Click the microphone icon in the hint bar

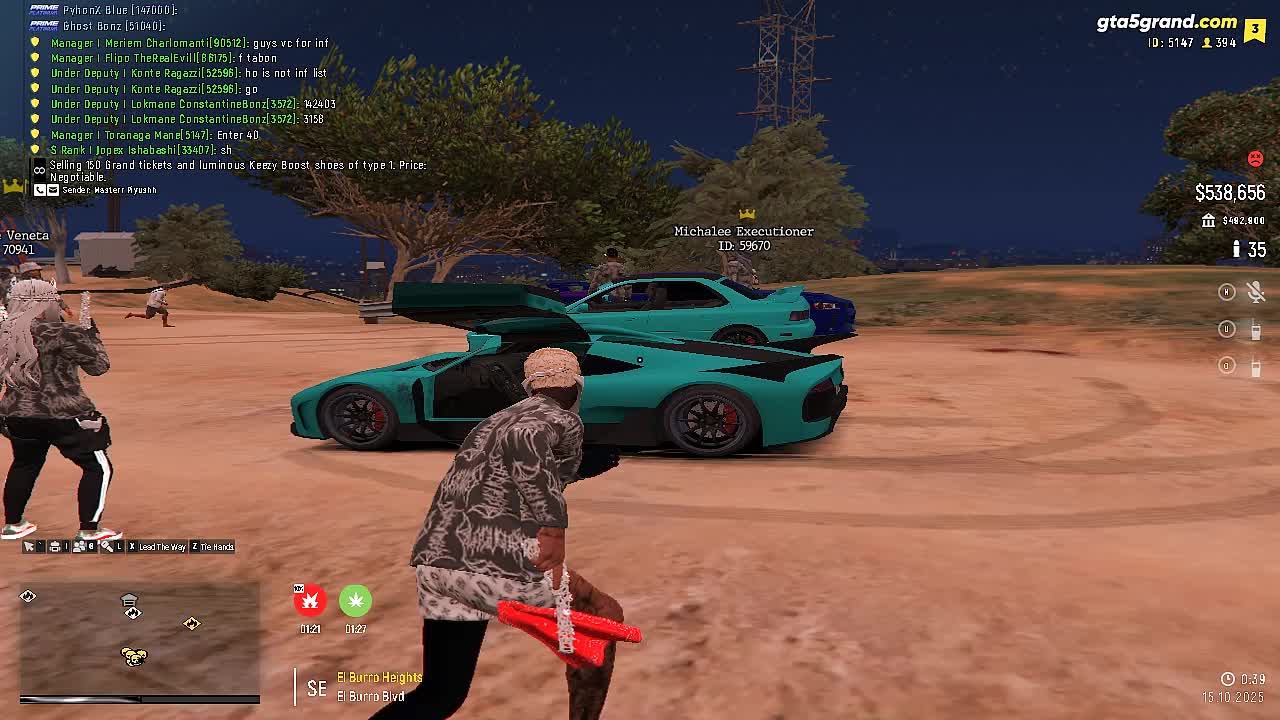click(x=107, y=547)
